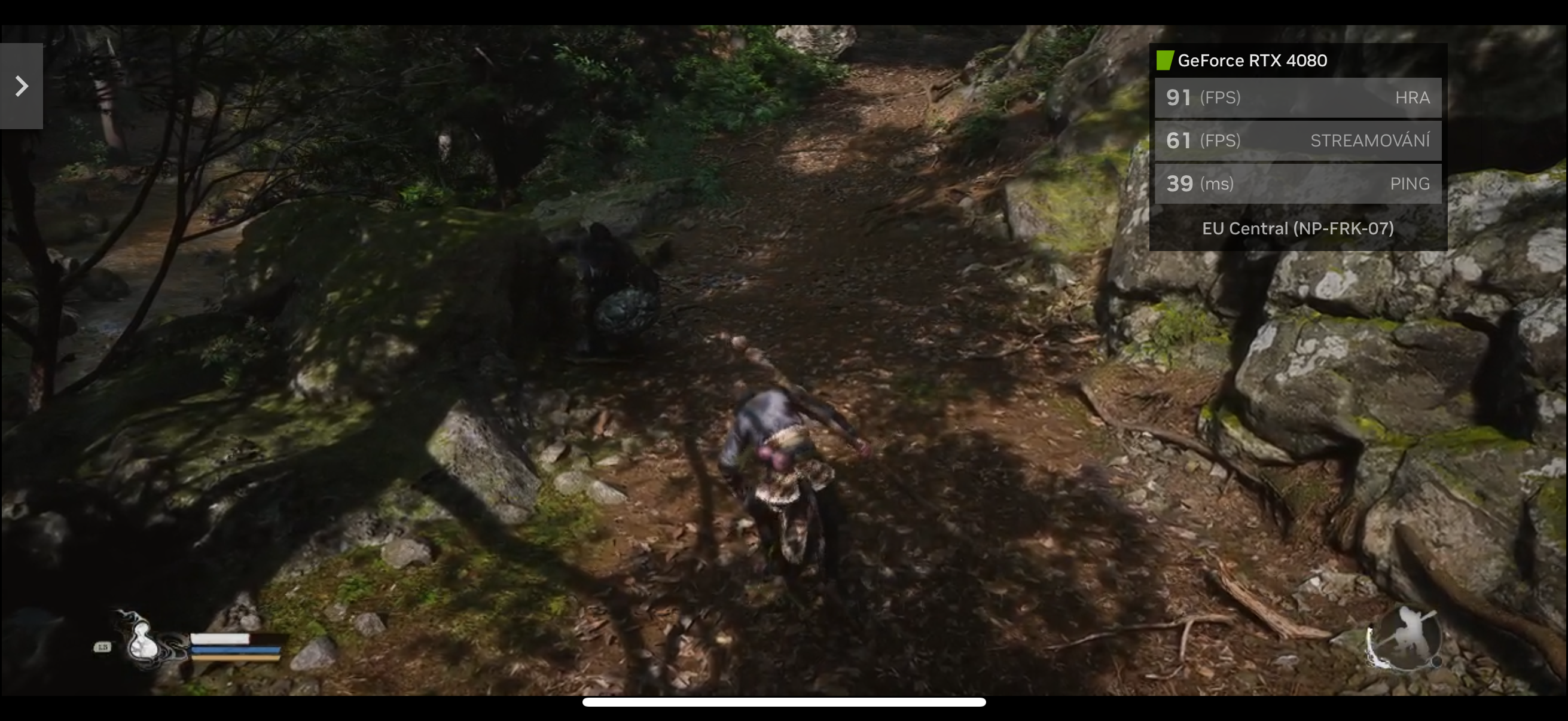Click the 91 FPS game counter
The width and height of the screenshot is (1568, 721).
[x=1179, y=97]
